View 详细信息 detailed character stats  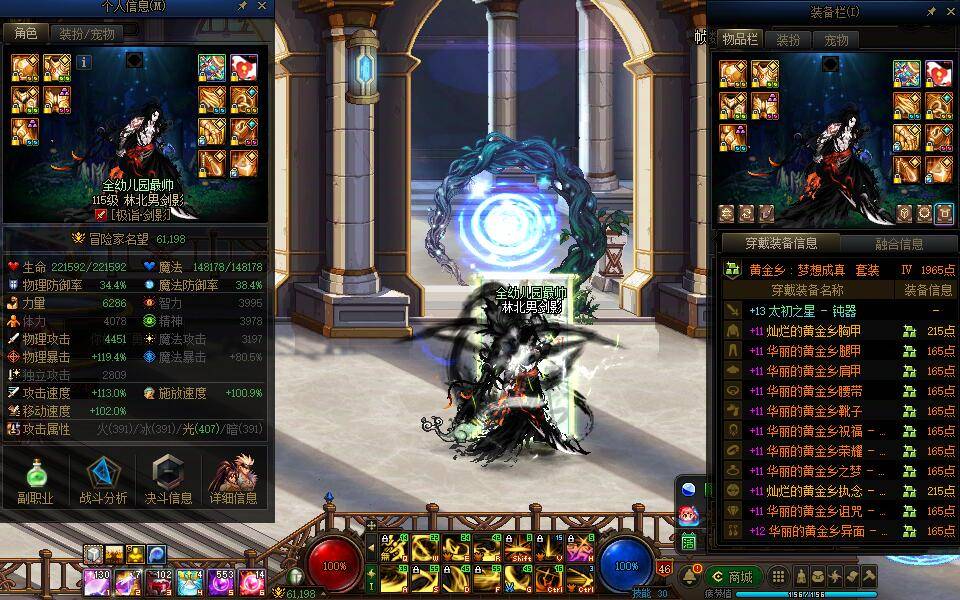coord(233,480)
